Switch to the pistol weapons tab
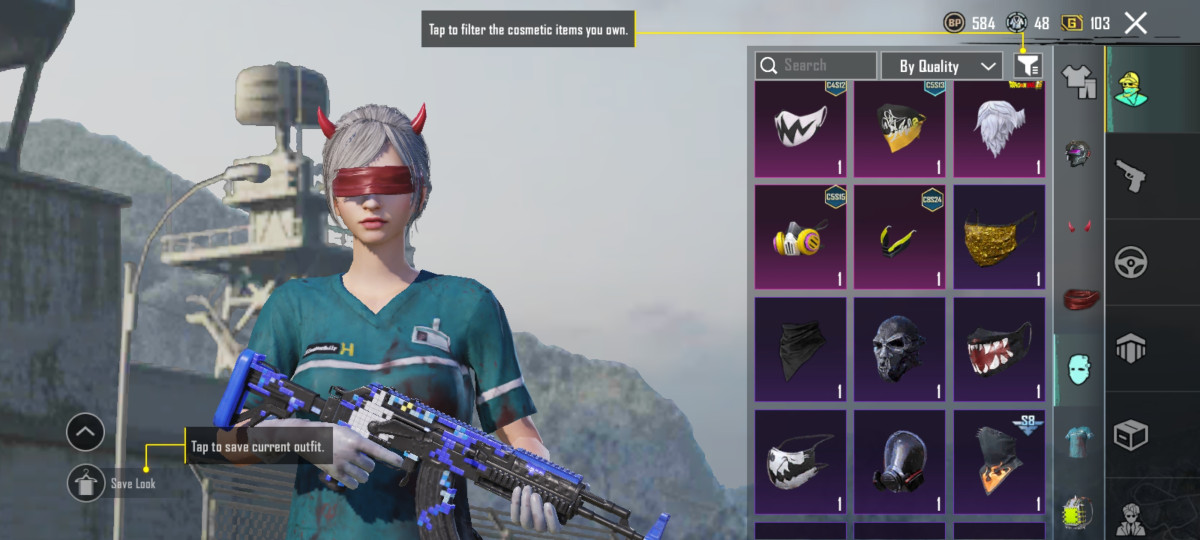Viewport: 1200px width, 540px height. (x=1131, y=175)
